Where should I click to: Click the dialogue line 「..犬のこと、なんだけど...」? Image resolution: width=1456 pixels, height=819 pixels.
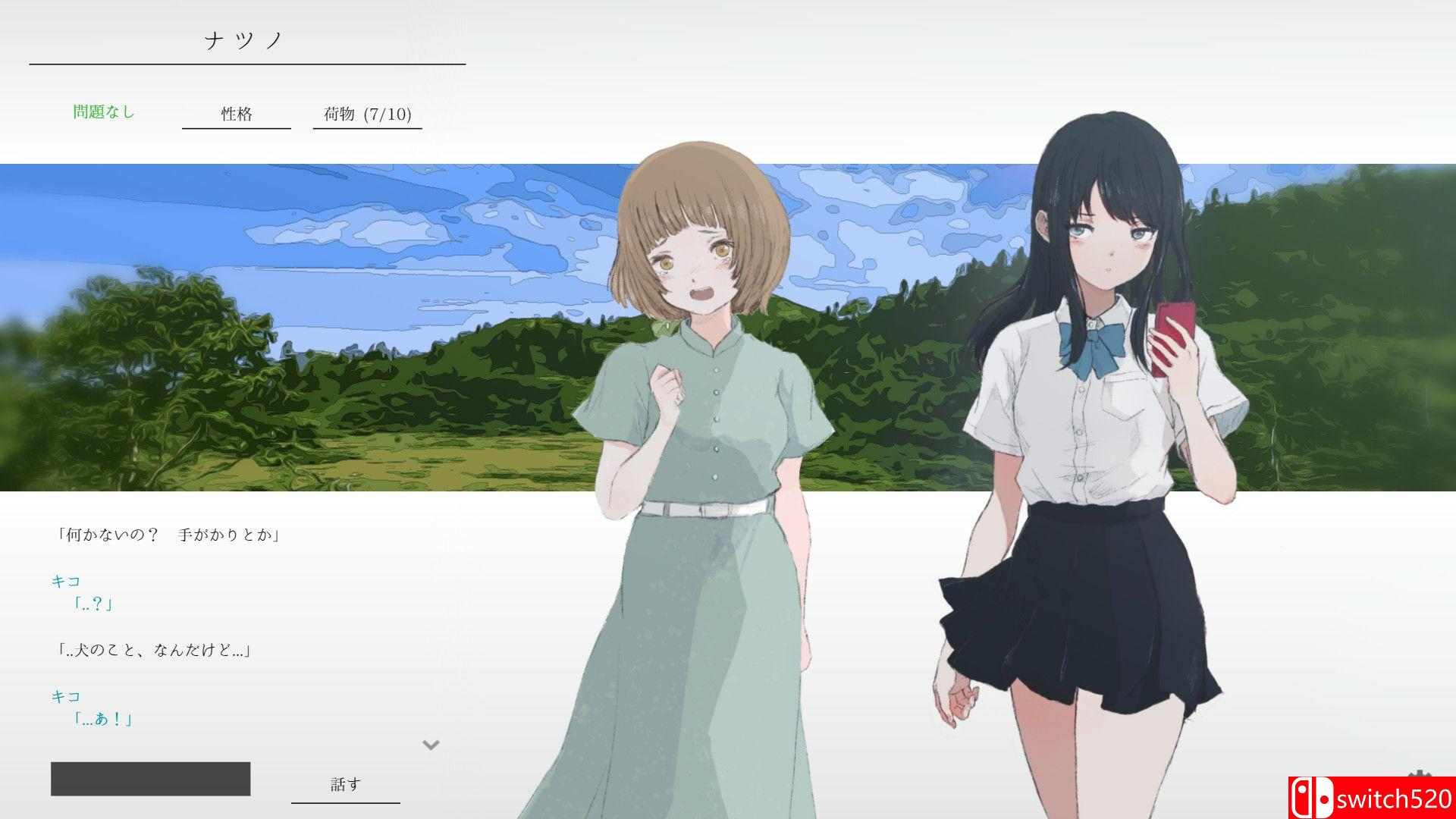pyautogui.click(x=155, y=649)
